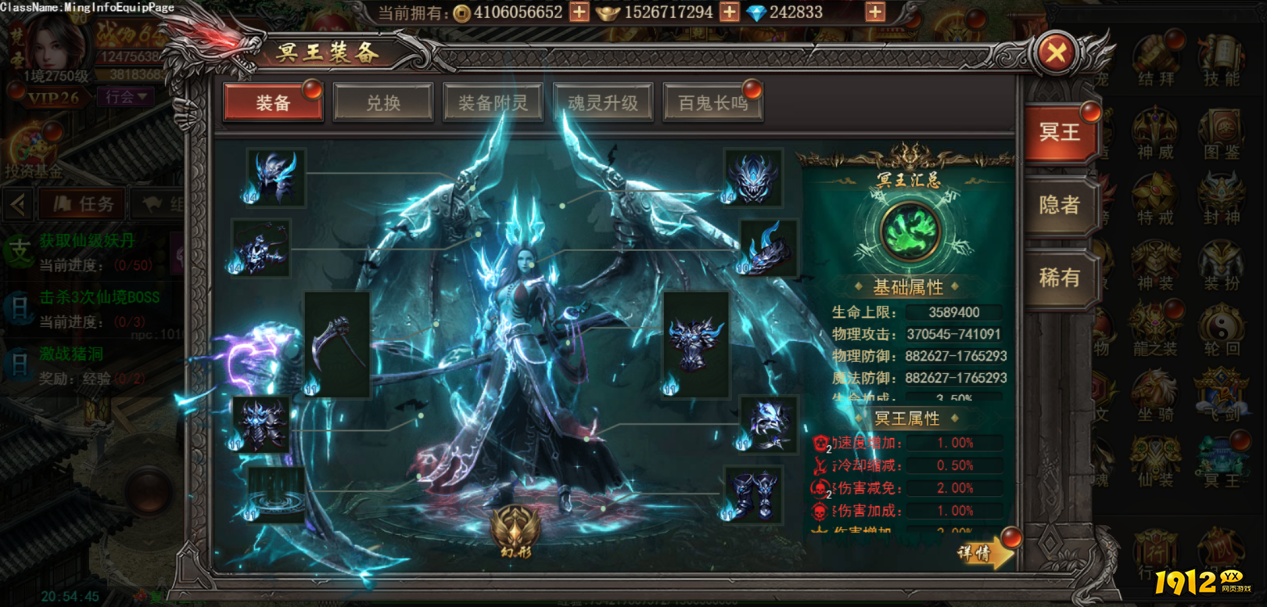The image size is (1267, 607).
Task: Click the 幻形 transform emblem button
Action: tap(516, 530)
